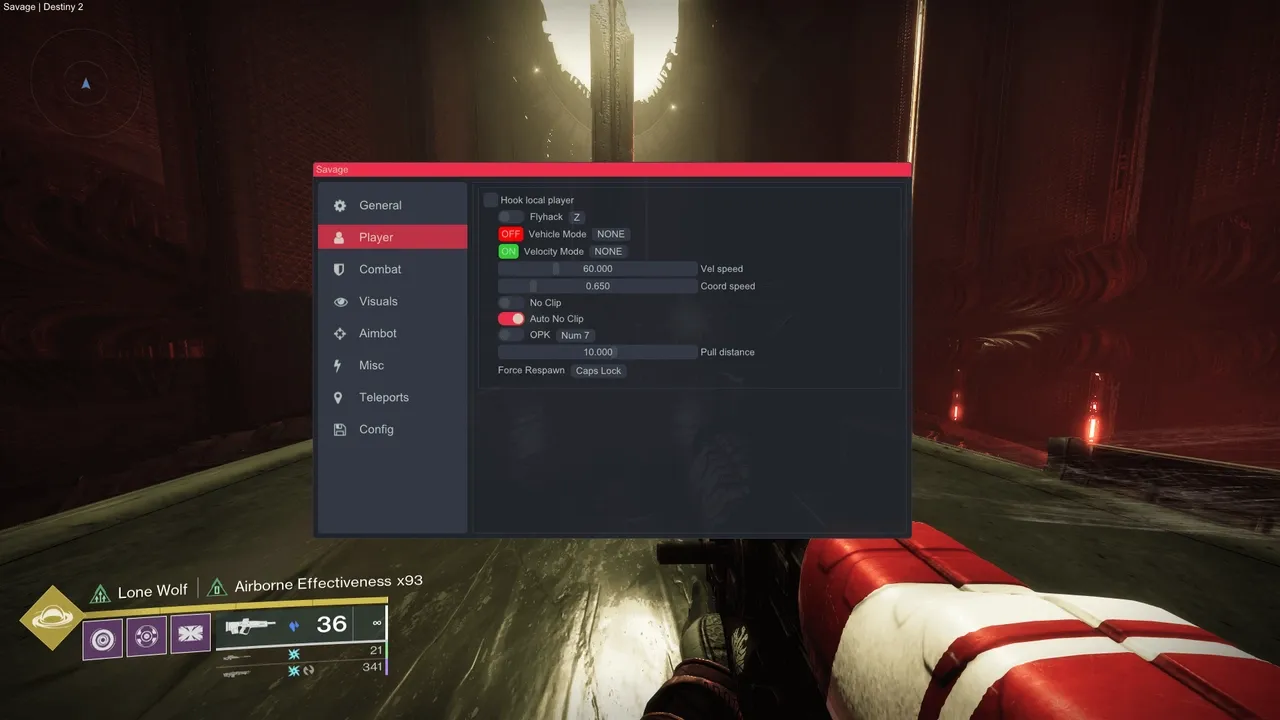This screenshot has width=1280, height=720.
Task: Toggle the green ON Velocity Mode button
Action: click(508, 251)
